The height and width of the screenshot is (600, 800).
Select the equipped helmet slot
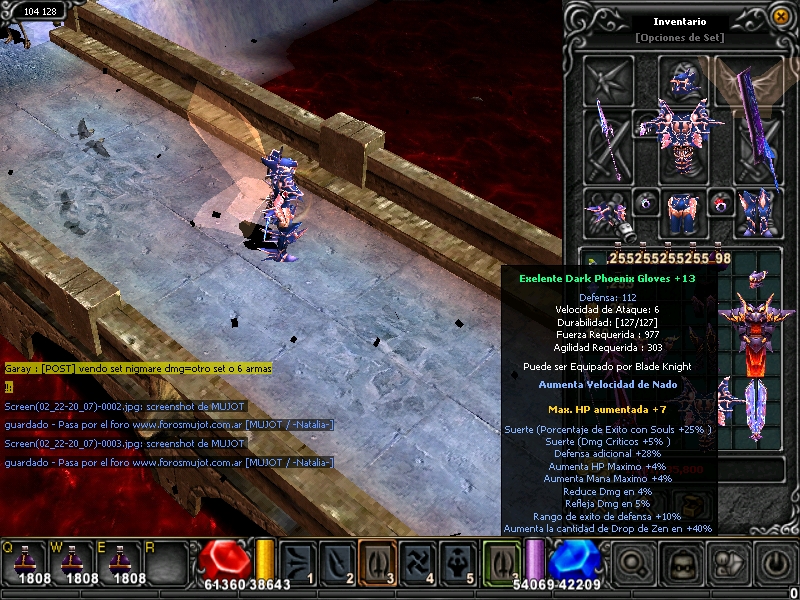682,78
